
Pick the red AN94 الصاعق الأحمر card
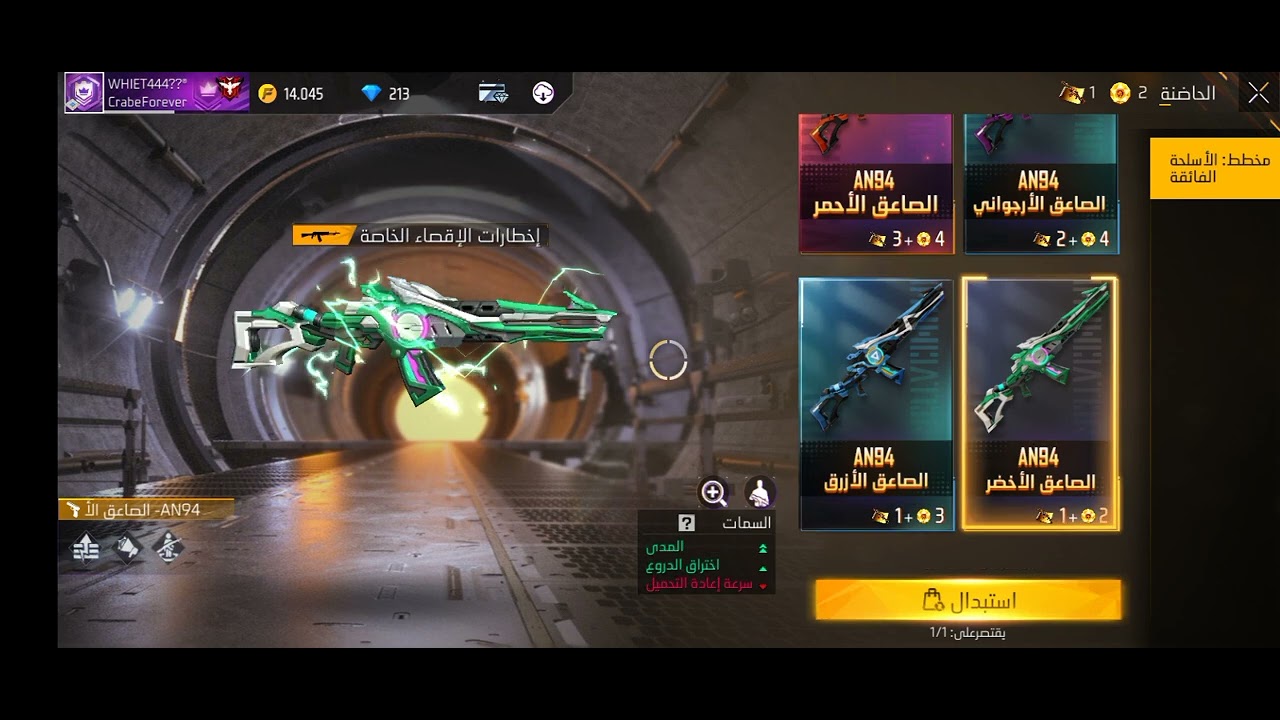tap(876, 185)
